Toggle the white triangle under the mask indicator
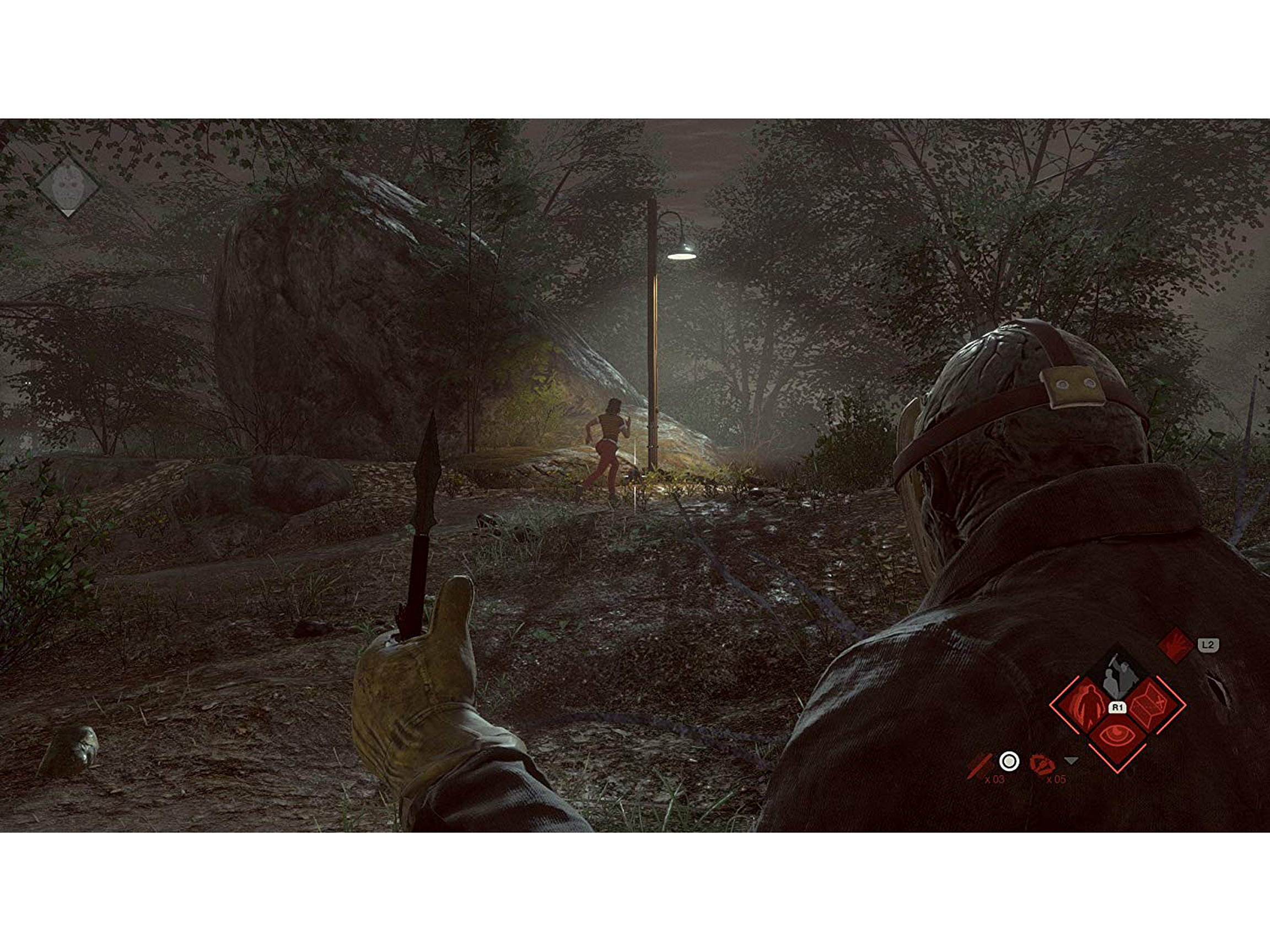The width and height of the screenshot is (1270, 952). click(68, 213)
